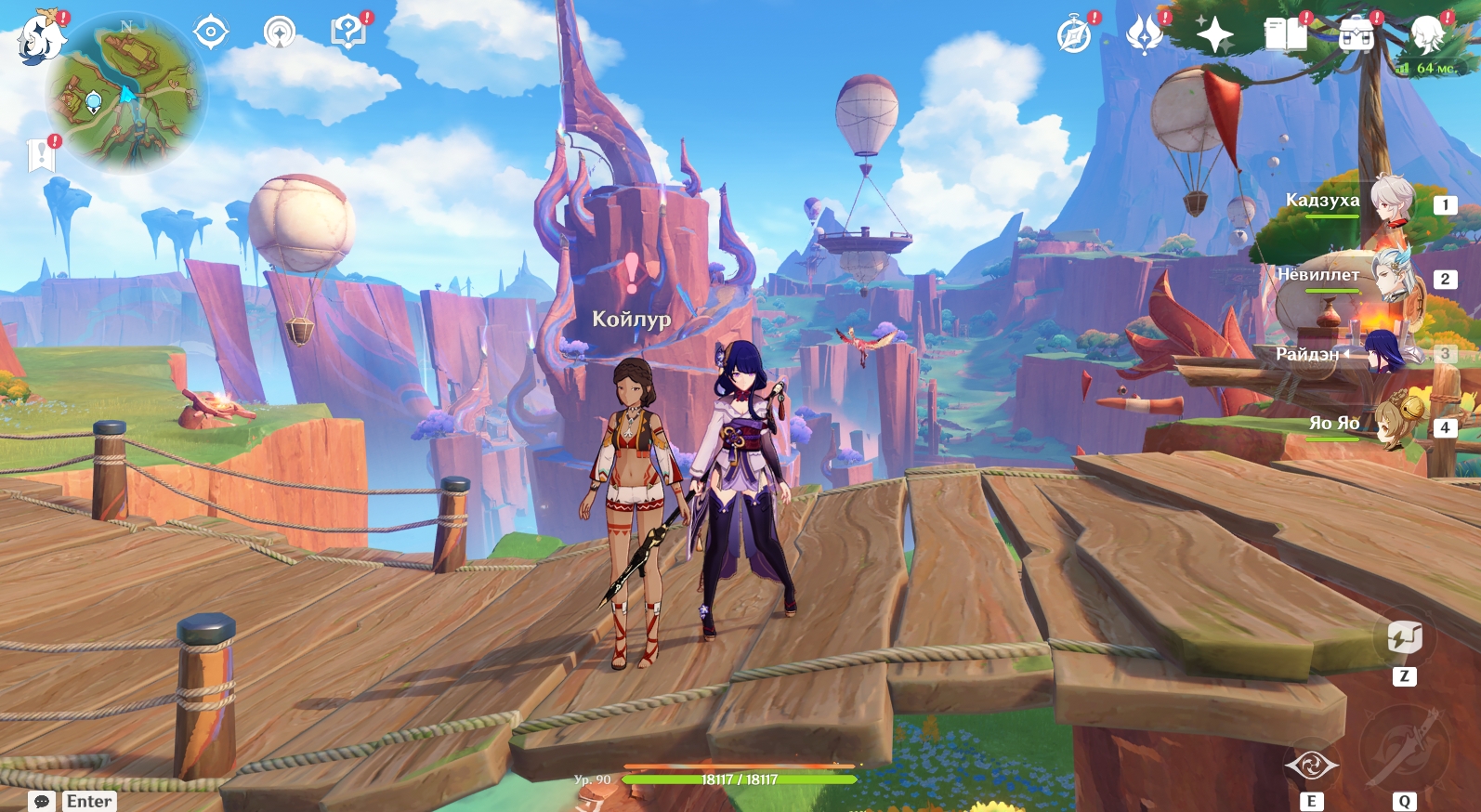
Task: Open the quest bookmark icon below the minimap
Action: 42,155
